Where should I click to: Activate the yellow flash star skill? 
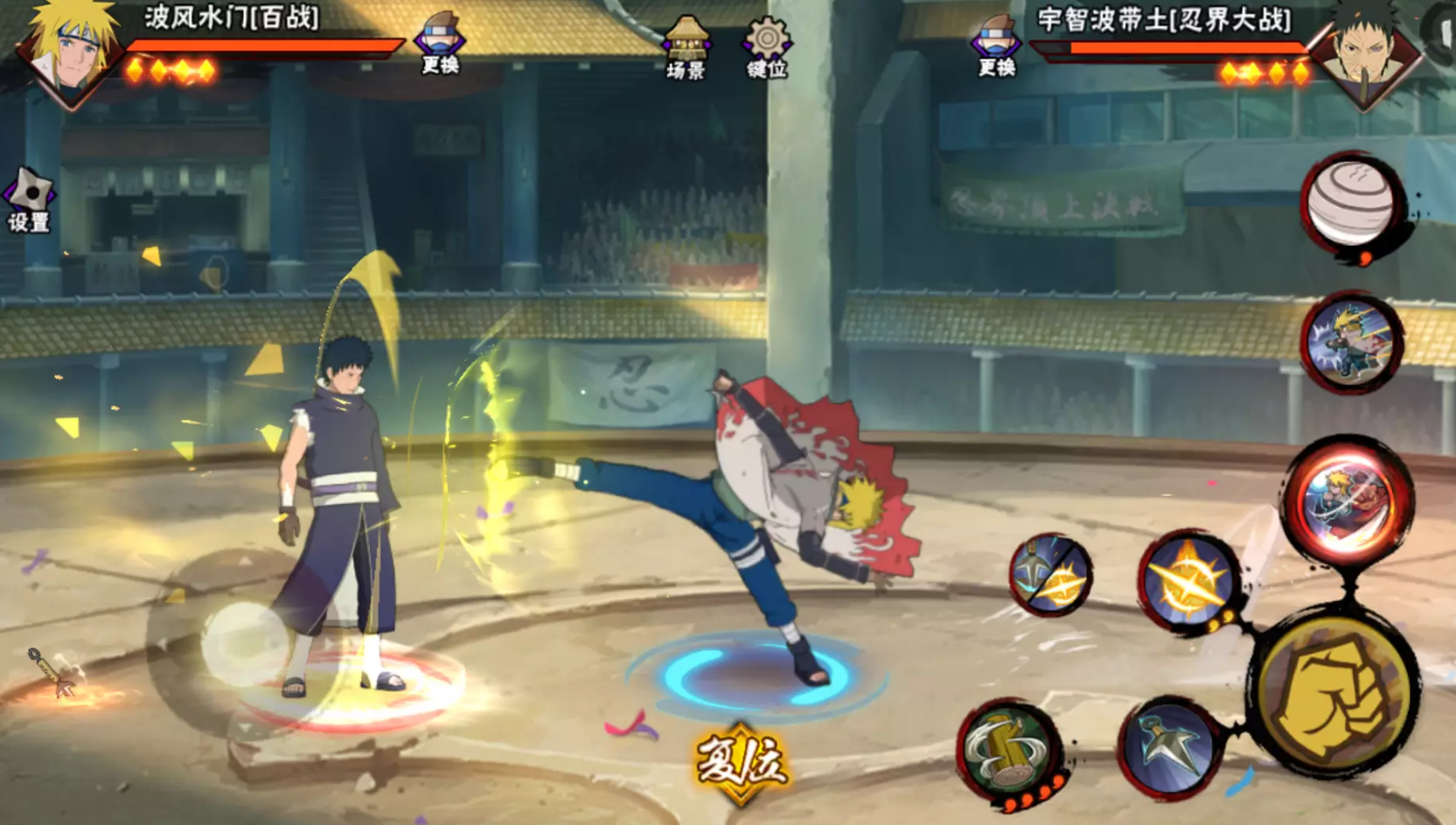click(x=1188, y=579)
